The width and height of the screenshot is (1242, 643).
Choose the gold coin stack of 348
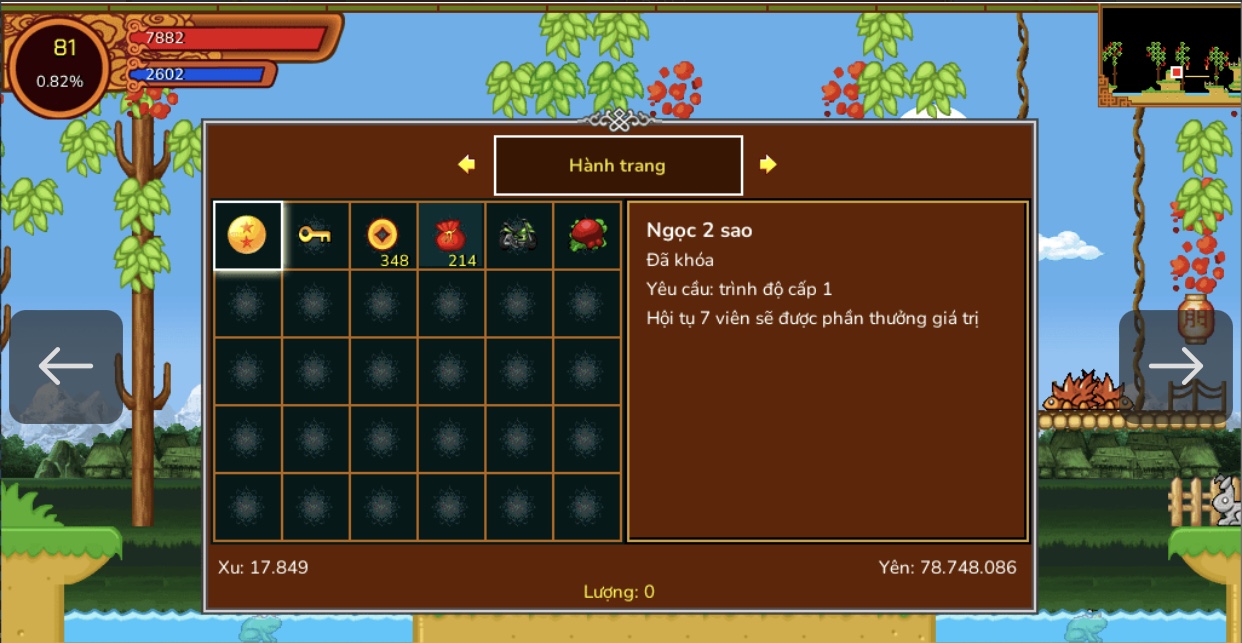tap(383, 236)
